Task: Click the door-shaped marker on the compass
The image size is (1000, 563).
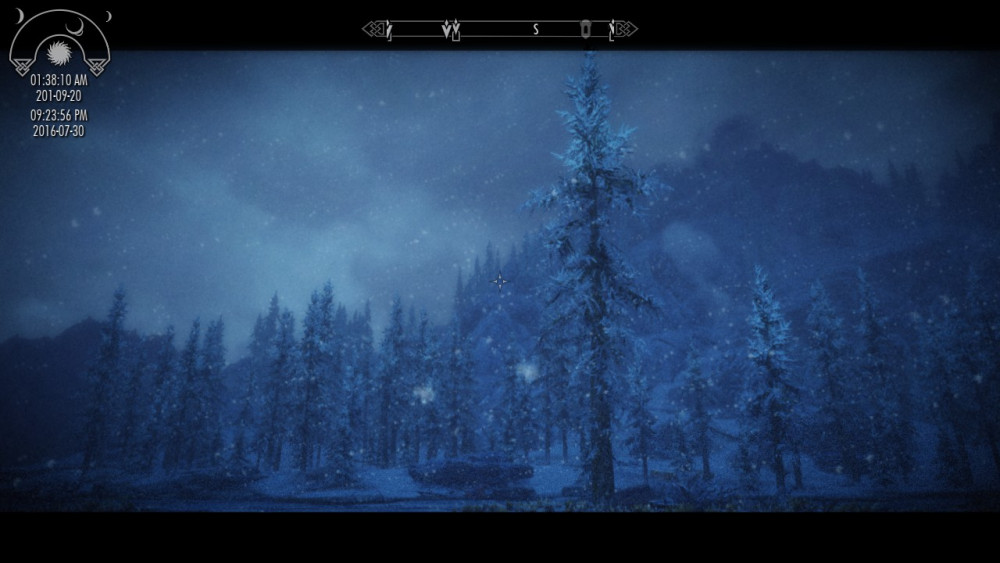Action: (x=586, y=29)
